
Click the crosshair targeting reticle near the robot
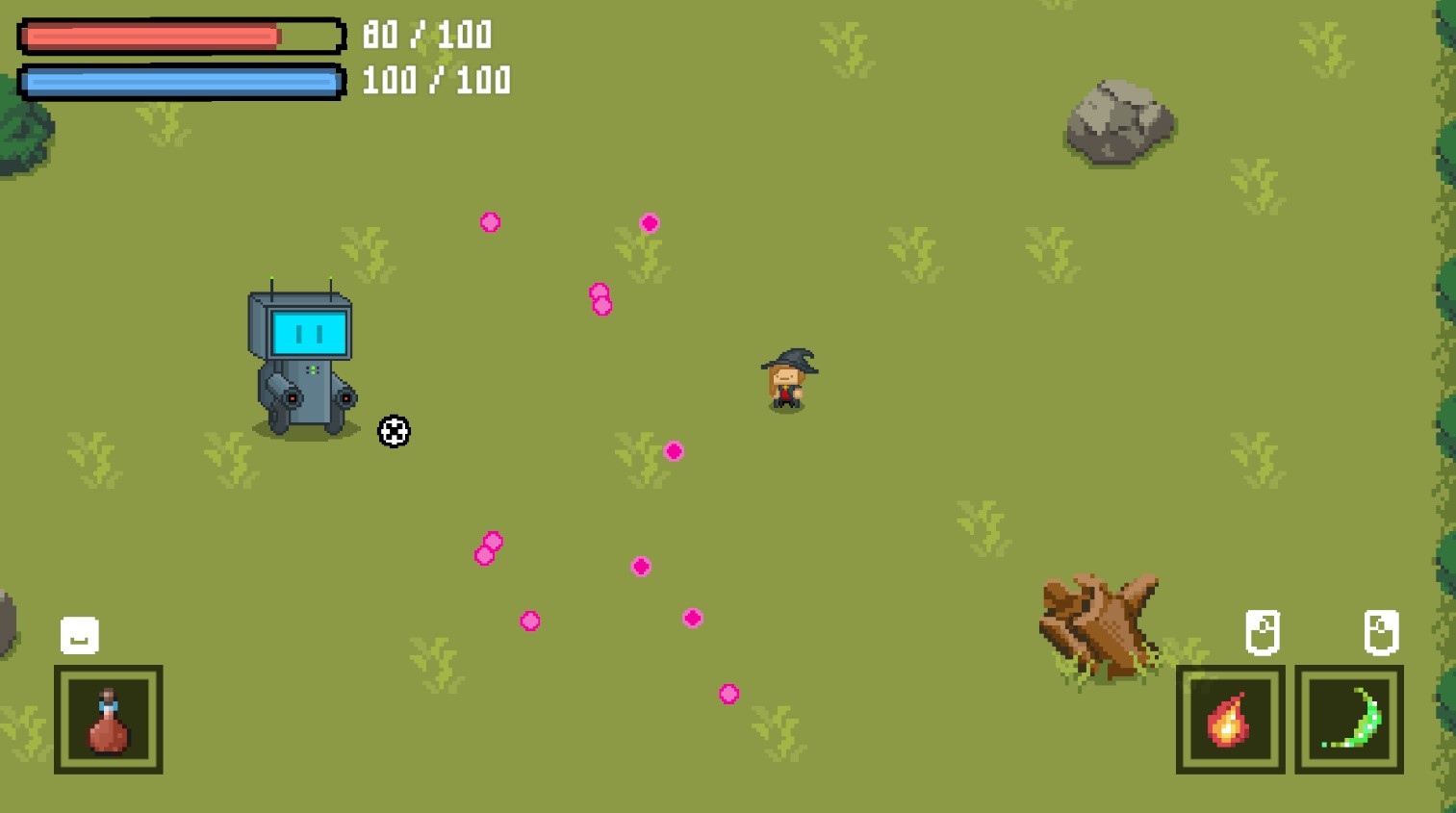[x=394, y=432]
